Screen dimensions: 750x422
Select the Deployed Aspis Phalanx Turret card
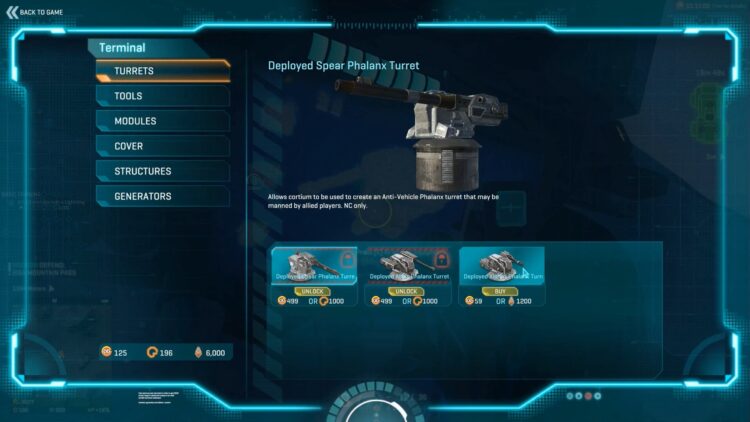click(x=407, y=265)
